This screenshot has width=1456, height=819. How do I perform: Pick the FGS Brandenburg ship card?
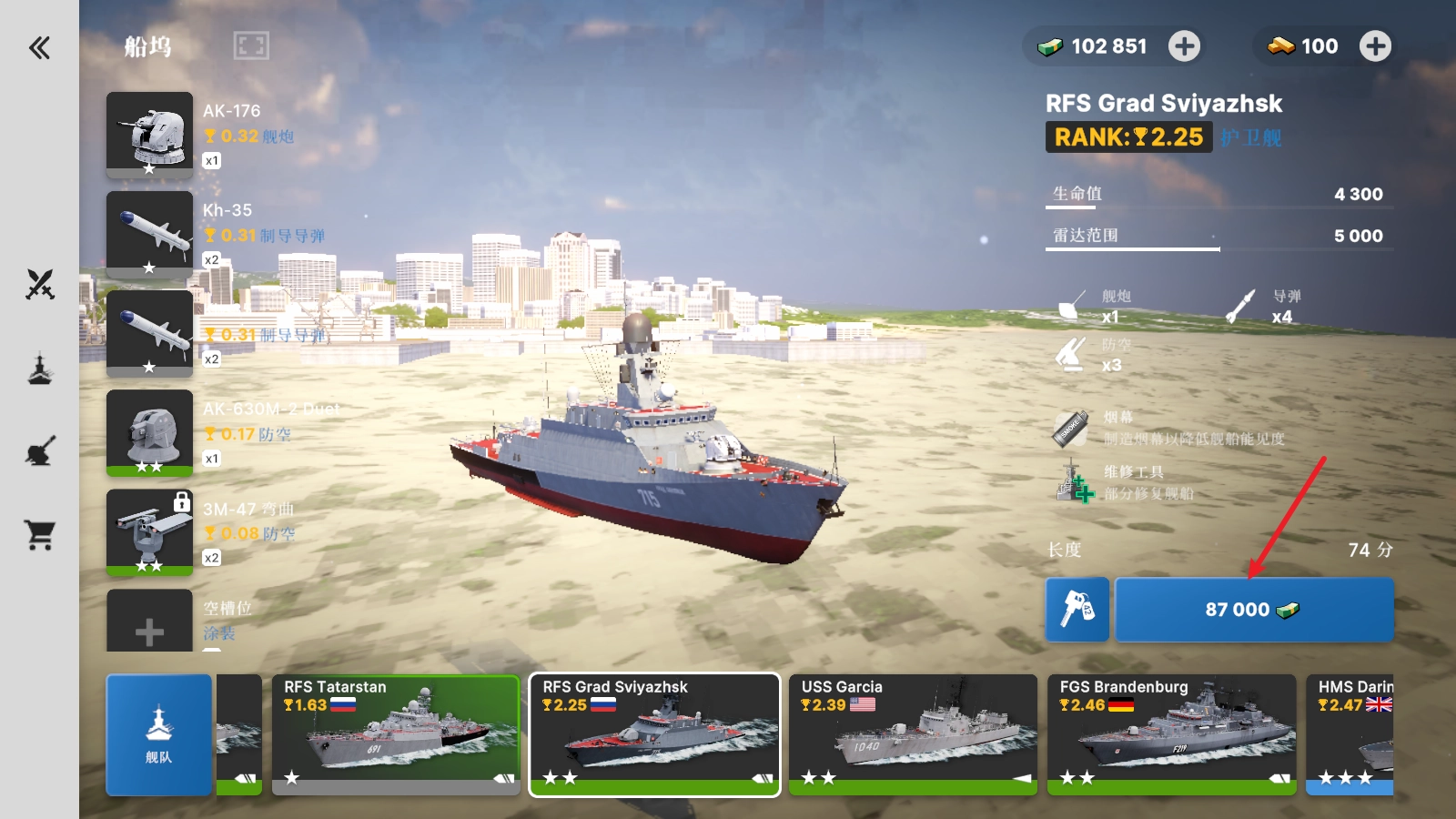coord(1171,734)
